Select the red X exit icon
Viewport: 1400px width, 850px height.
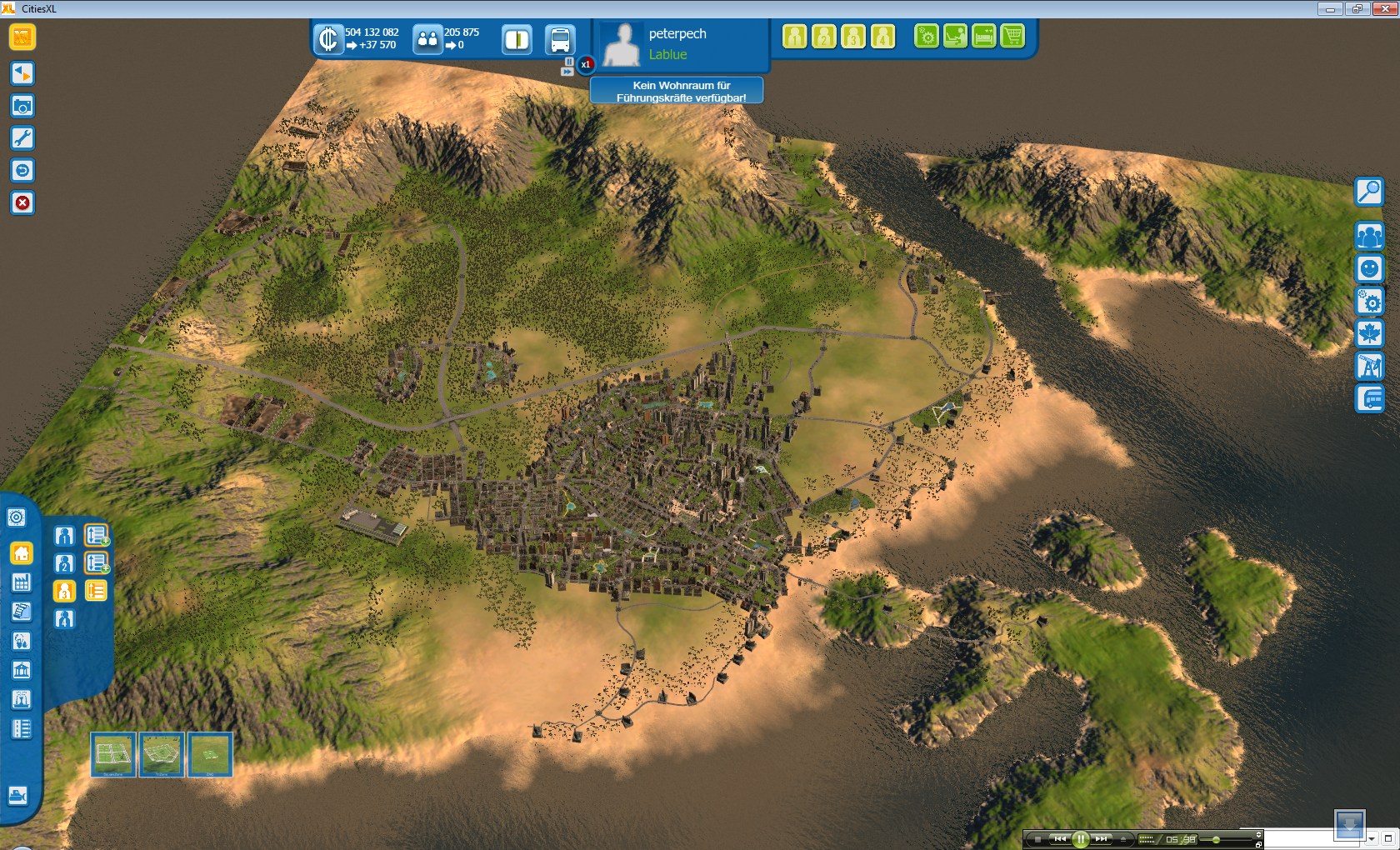[22, 203]
